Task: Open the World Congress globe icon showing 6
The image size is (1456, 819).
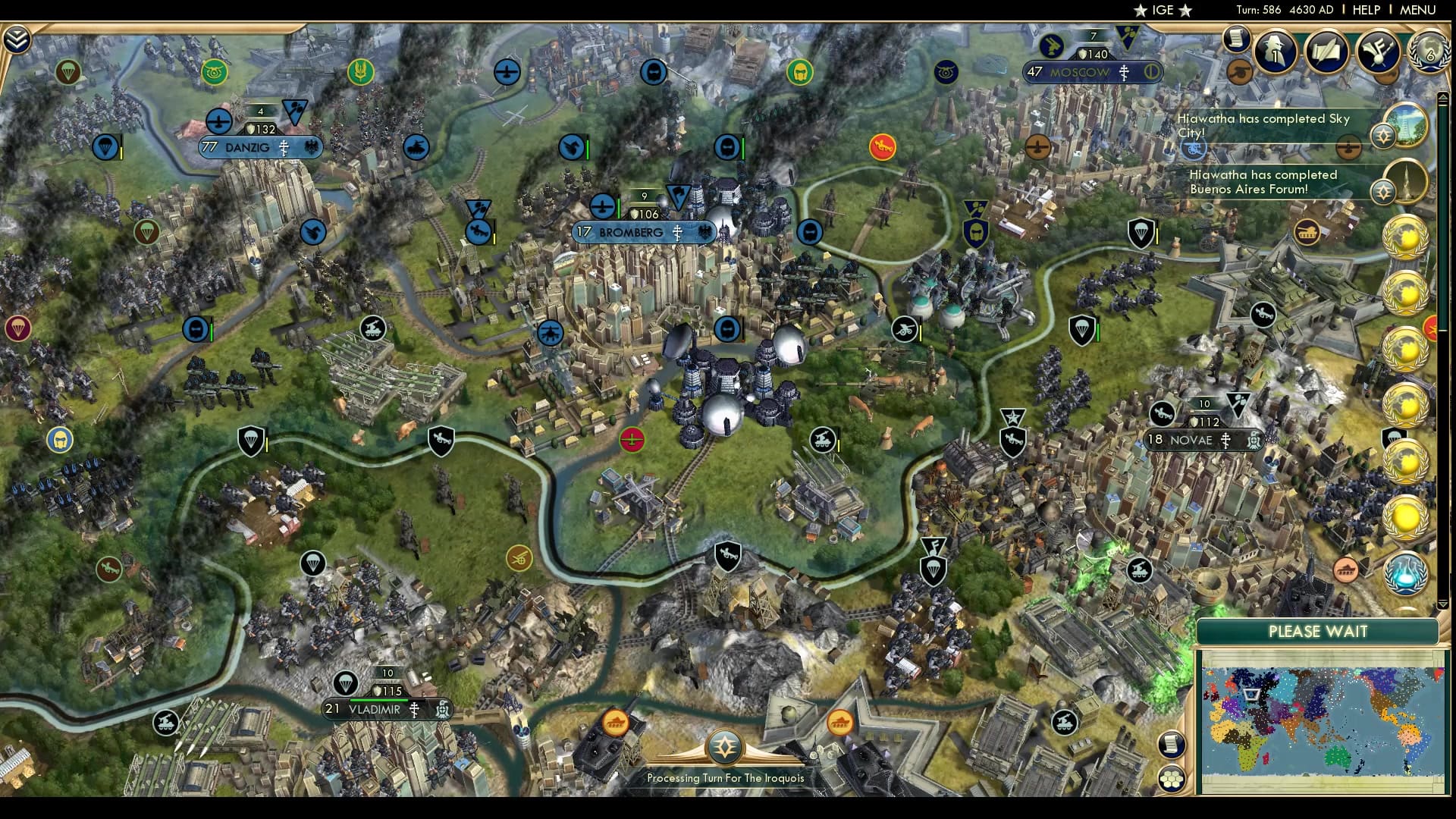Action: click(x=1429, y=52)
